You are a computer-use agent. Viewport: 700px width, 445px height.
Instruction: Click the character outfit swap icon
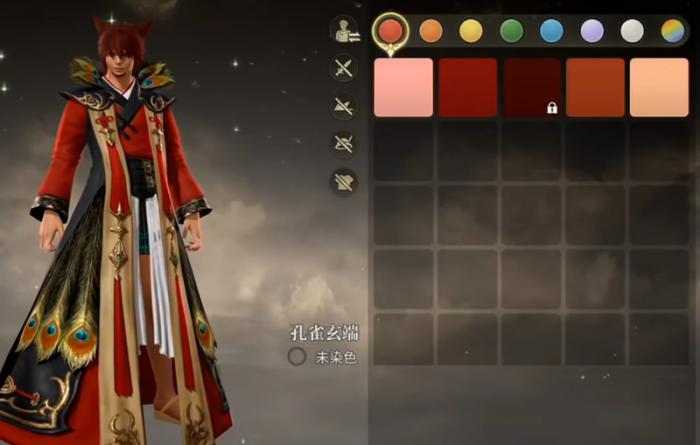pyautogui.click(x=344, y=30)
